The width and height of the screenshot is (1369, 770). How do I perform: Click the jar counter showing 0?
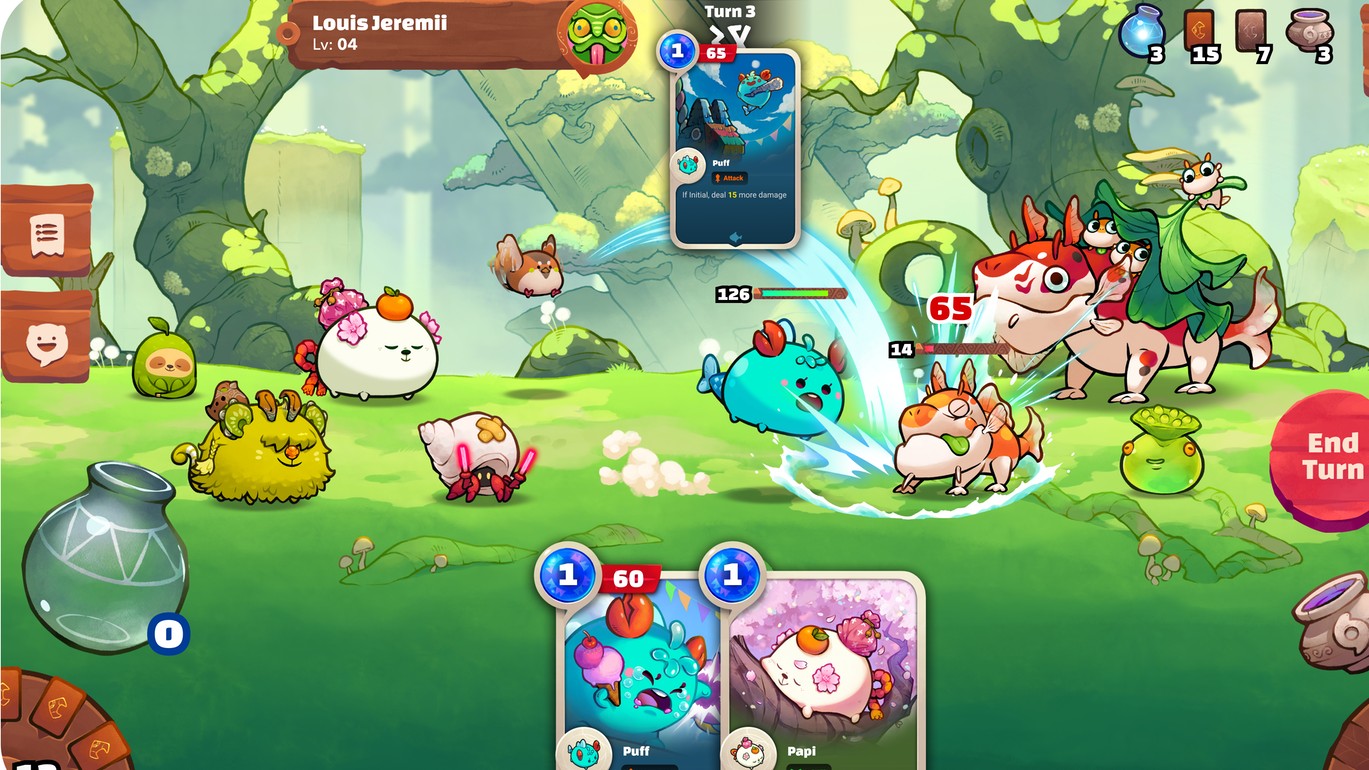[x=168, y=631]
